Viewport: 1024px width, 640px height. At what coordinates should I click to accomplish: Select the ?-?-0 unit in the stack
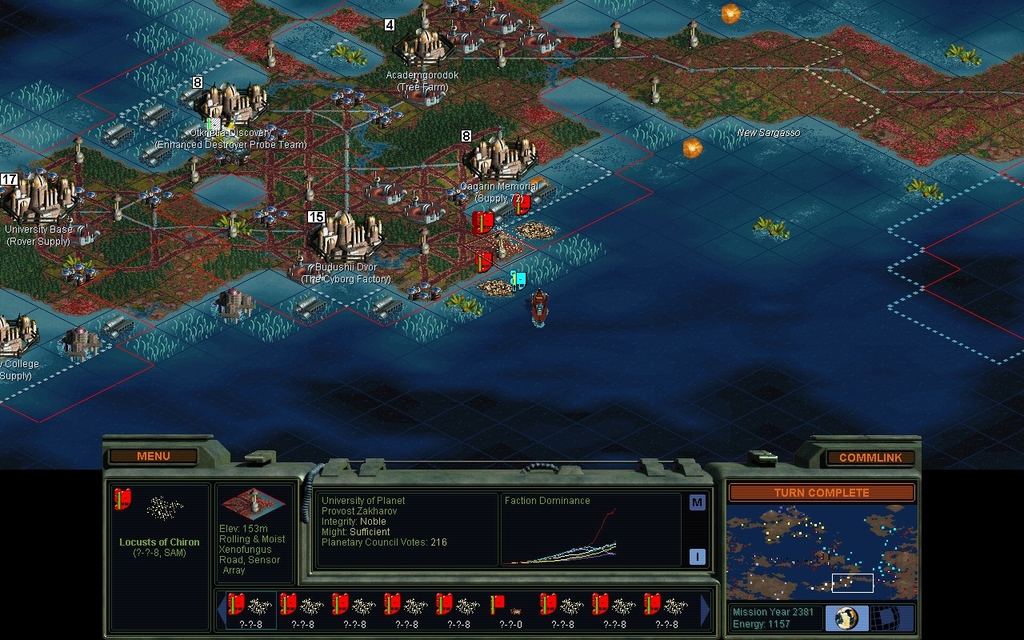coord(509,609)
